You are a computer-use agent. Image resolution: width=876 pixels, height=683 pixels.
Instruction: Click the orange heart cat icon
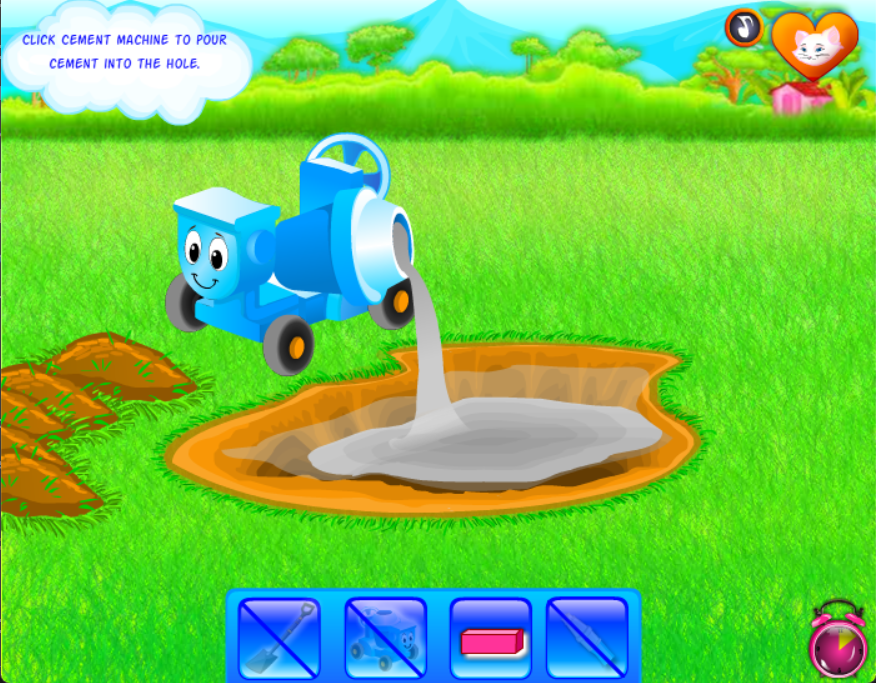(x=814, y=44)
